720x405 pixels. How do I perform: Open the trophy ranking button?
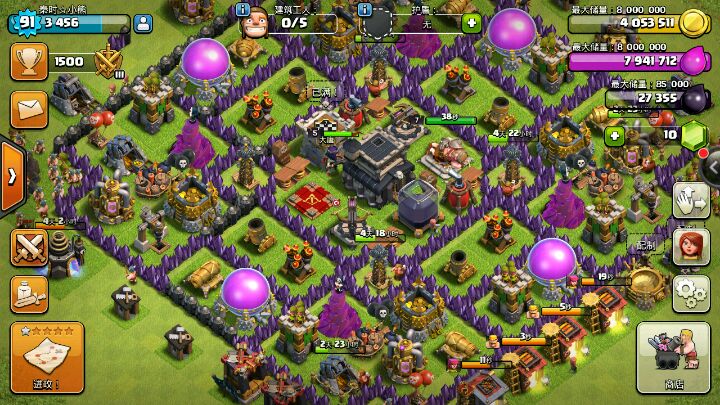[x=29, y=61]
